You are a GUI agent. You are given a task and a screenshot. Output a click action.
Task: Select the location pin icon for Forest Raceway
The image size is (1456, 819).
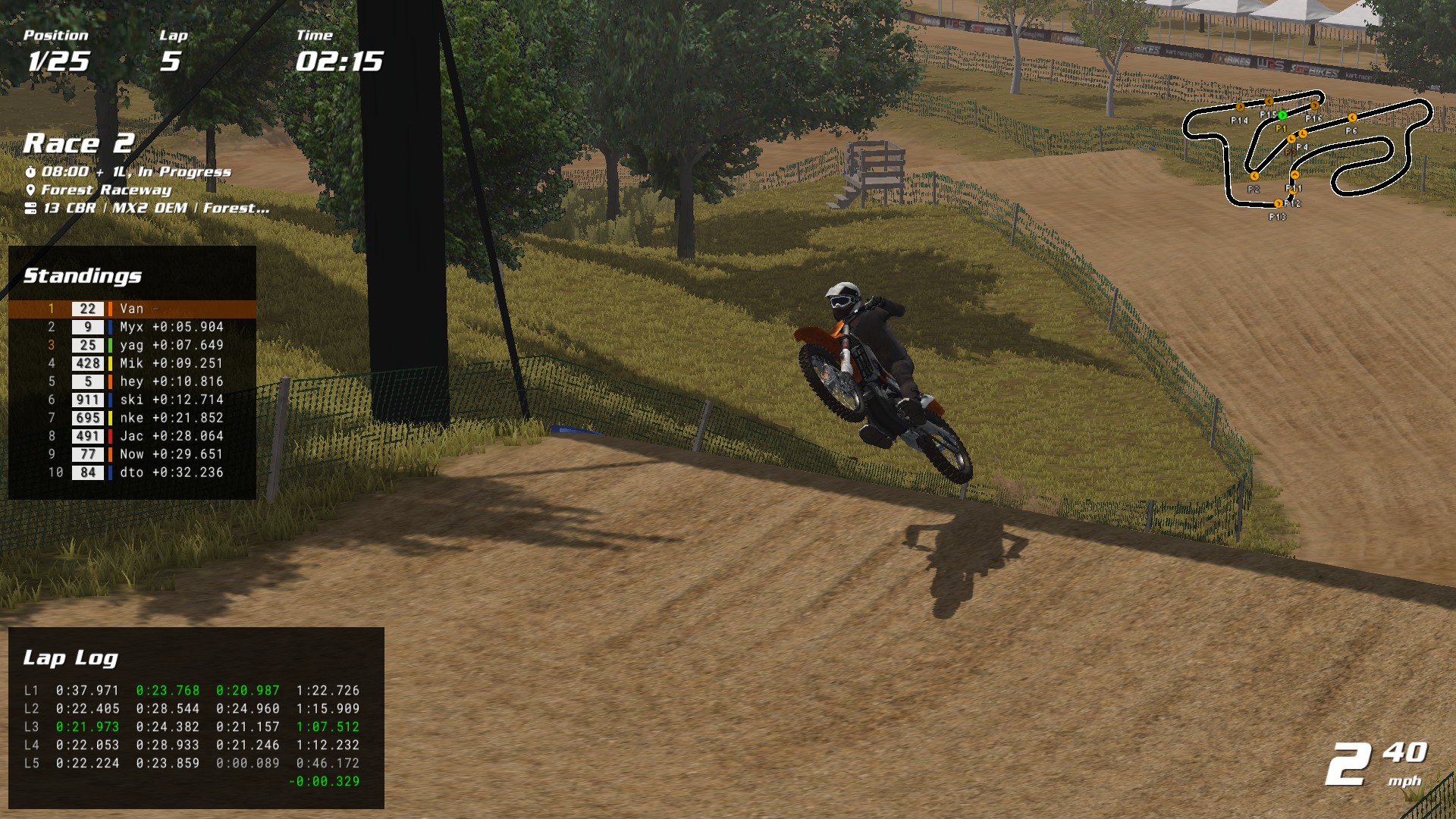coord(30,190)
